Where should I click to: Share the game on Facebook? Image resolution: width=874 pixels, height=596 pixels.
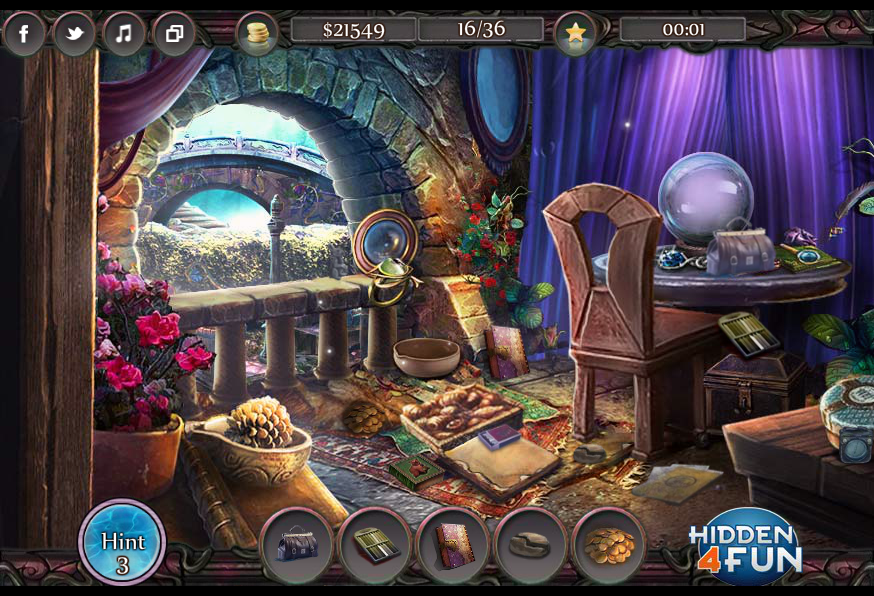click(24, 33)
